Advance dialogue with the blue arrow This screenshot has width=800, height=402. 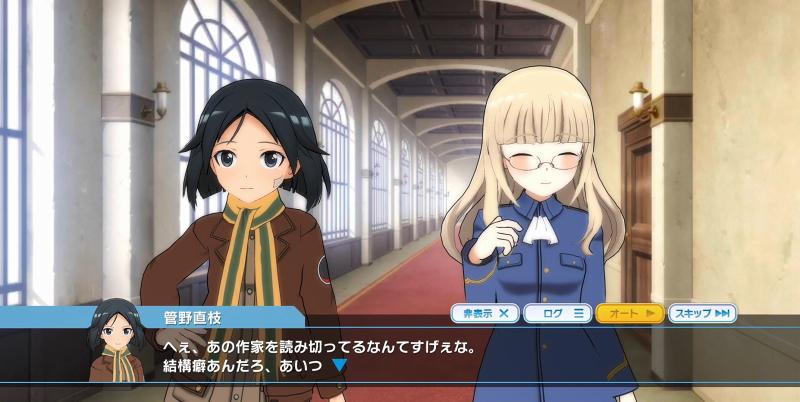click(x=339, y=366)
